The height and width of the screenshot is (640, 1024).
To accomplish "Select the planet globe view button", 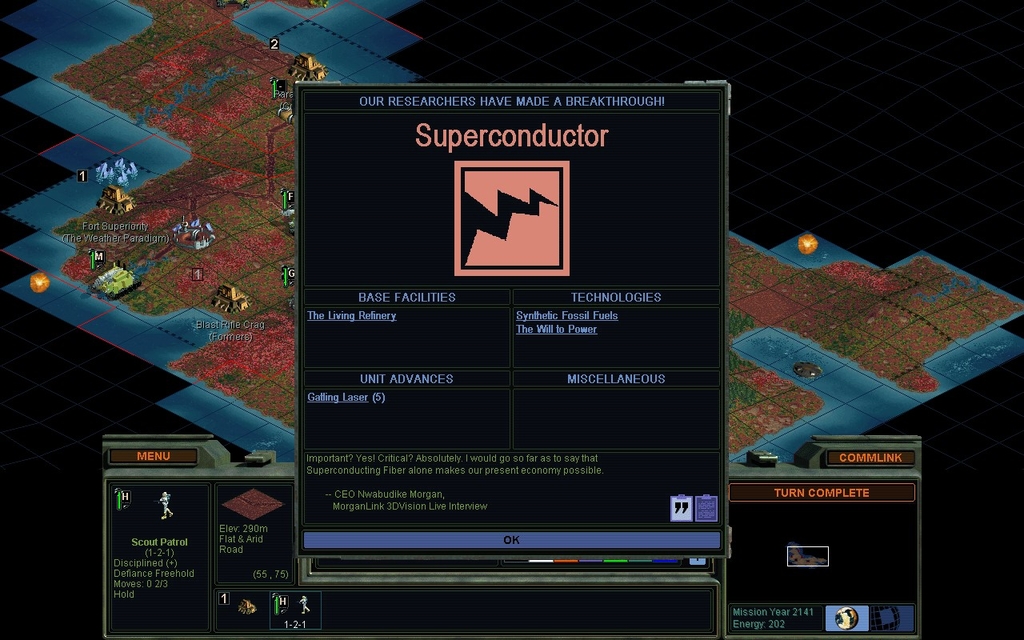I will (x=846, y=617).
